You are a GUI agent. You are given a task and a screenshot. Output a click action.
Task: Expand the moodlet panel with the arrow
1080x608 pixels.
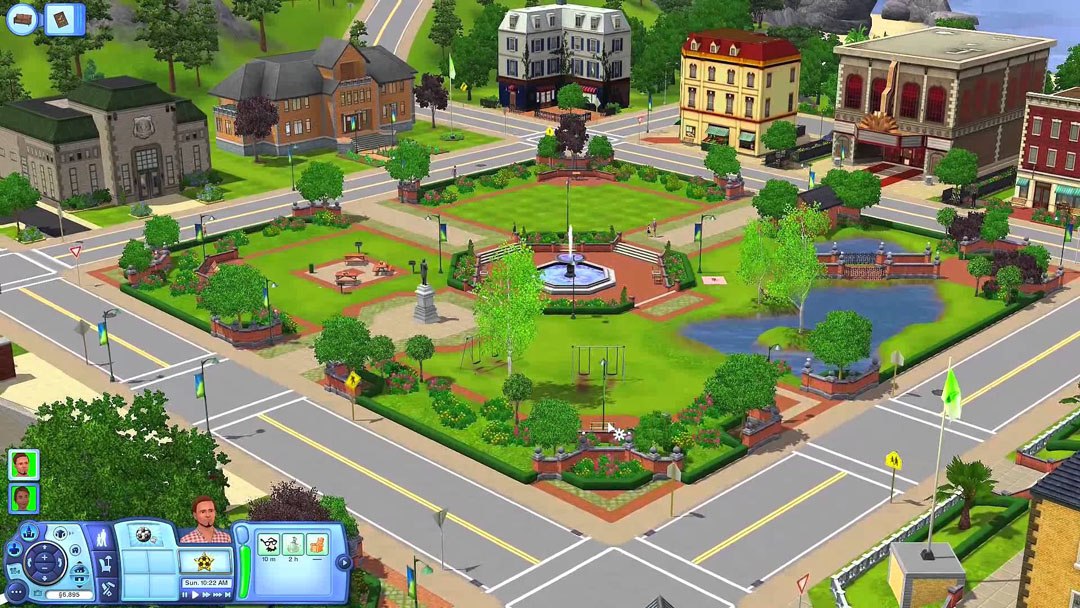[344, 562]
